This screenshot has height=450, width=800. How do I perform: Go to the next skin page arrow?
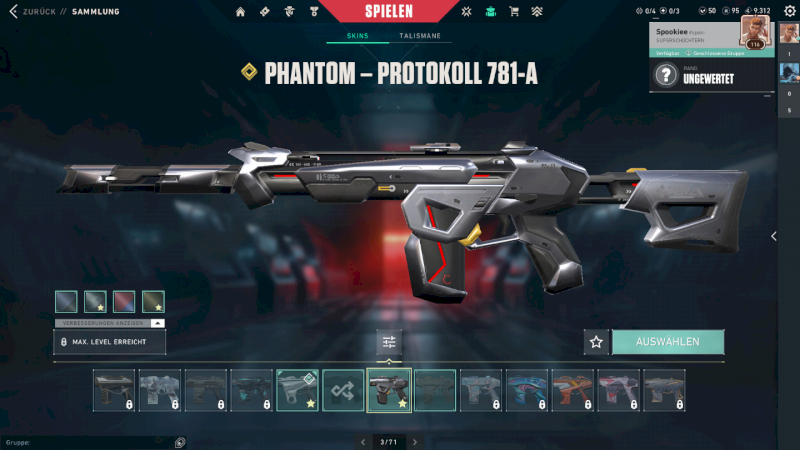coord(415,441)
